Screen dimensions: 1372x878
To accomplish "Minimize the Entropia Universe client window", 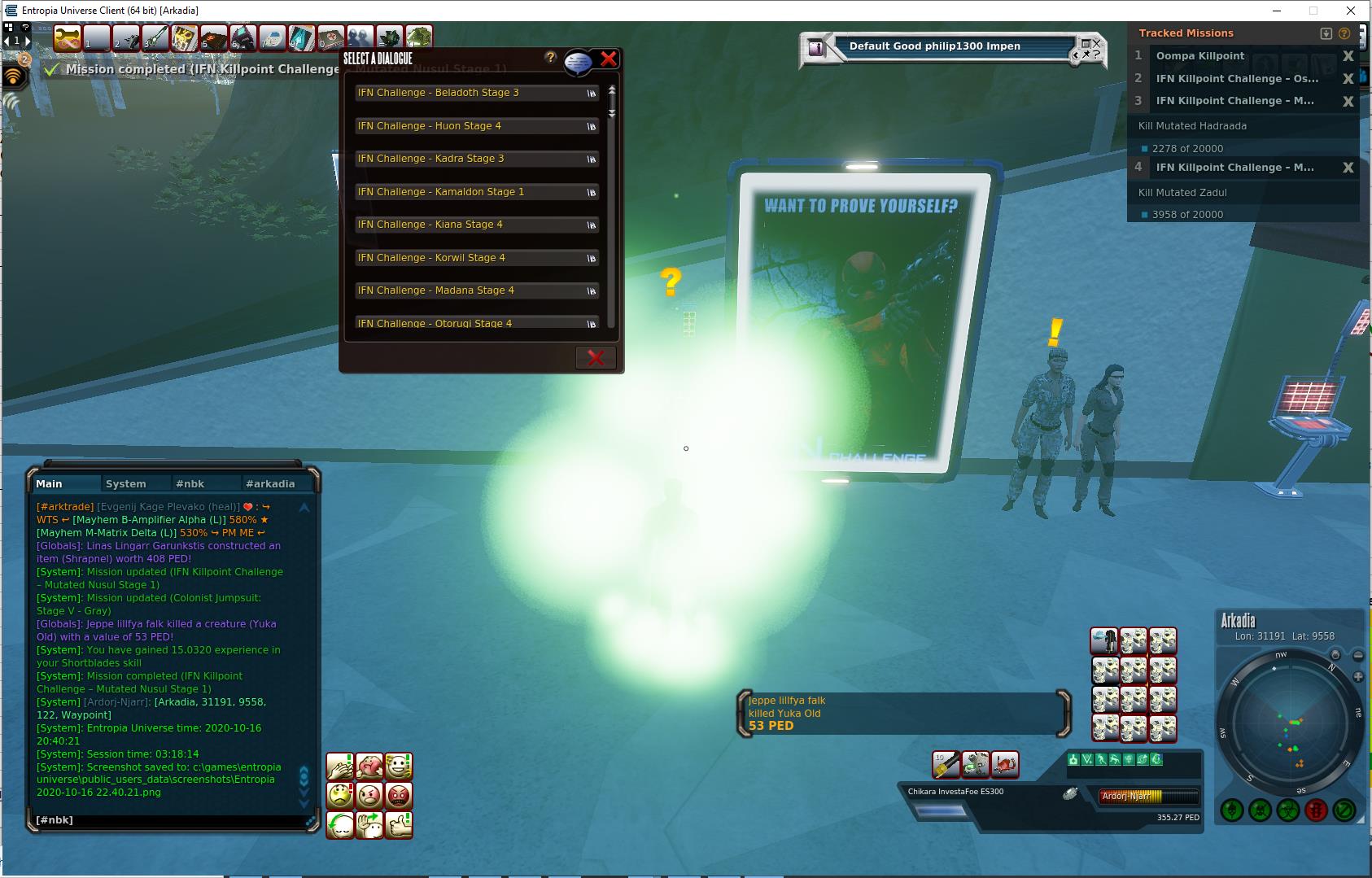I will pos(1275,11).
